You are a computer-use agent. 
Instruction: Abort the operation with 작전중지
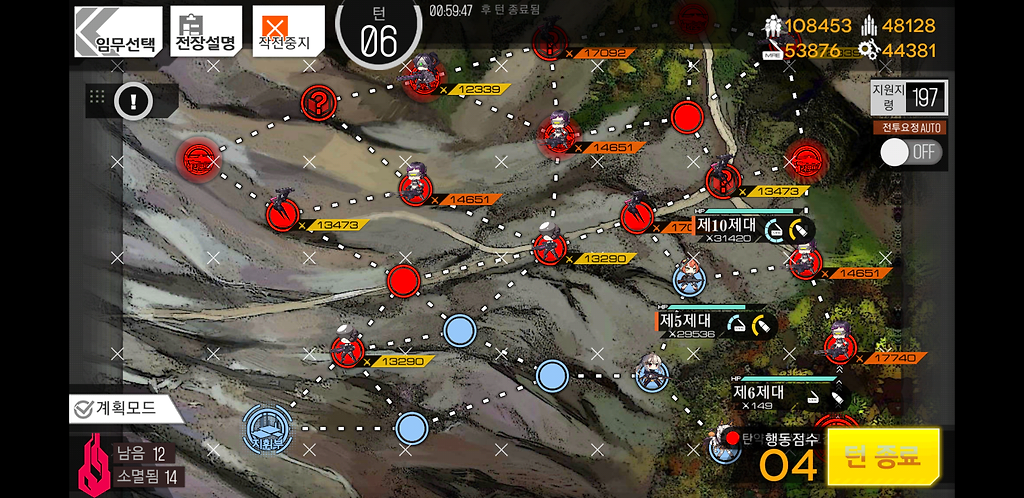point(287,32)
